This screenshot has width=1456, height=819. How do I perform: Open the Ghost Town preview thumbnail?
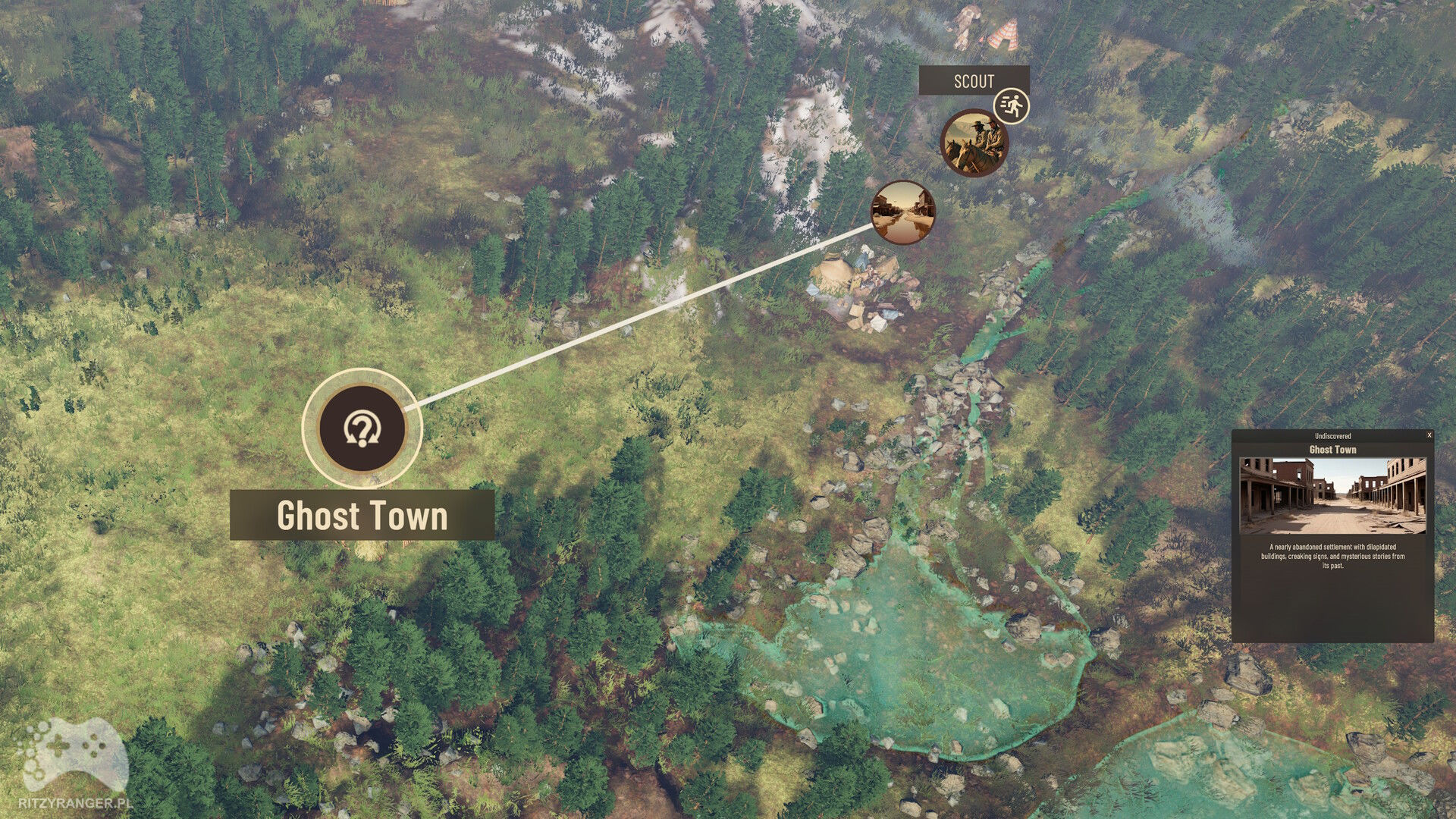click(x=1332, y=496)
